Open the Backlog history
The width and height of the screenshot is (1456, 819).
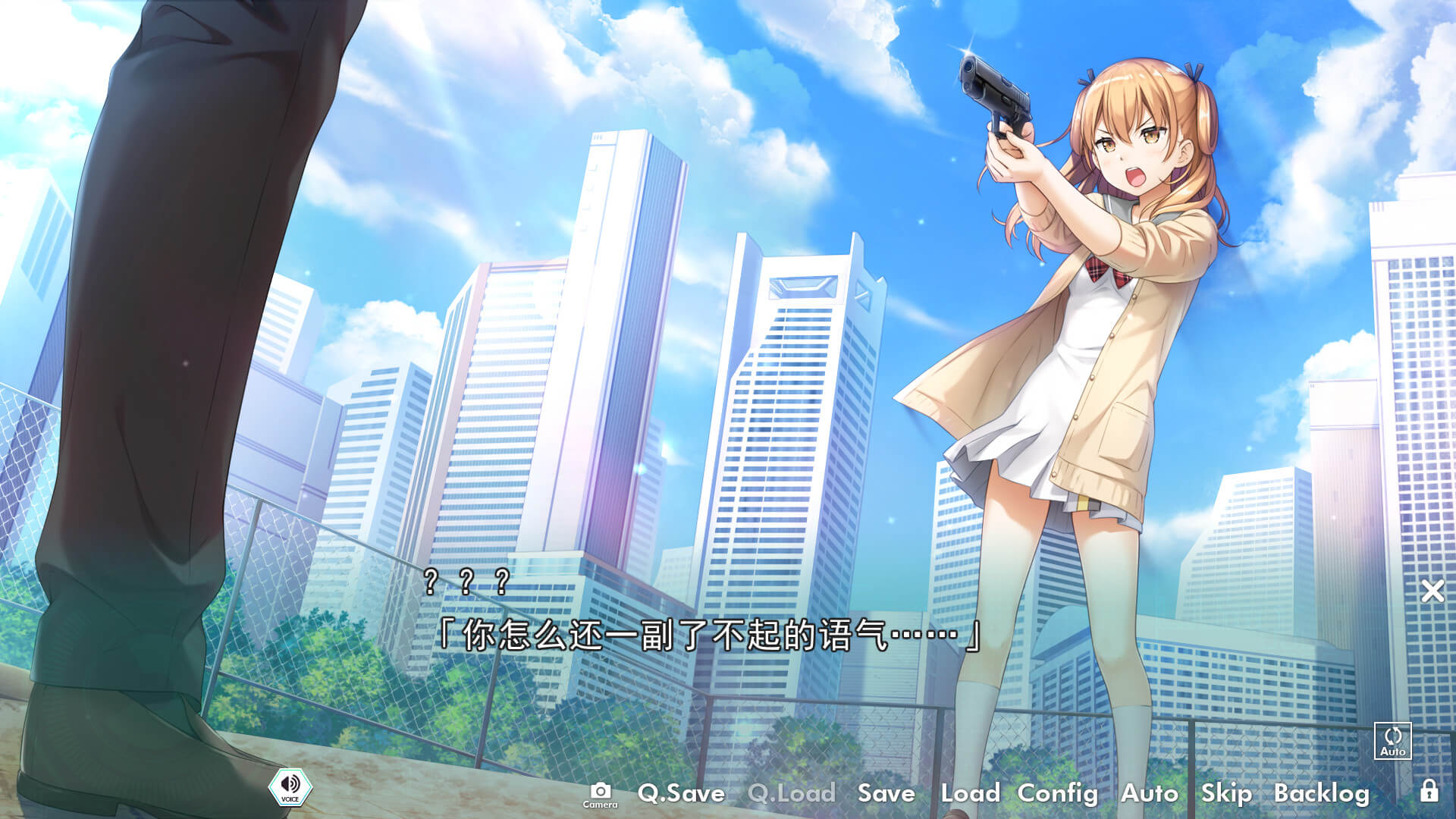[x=1321, y=793]
